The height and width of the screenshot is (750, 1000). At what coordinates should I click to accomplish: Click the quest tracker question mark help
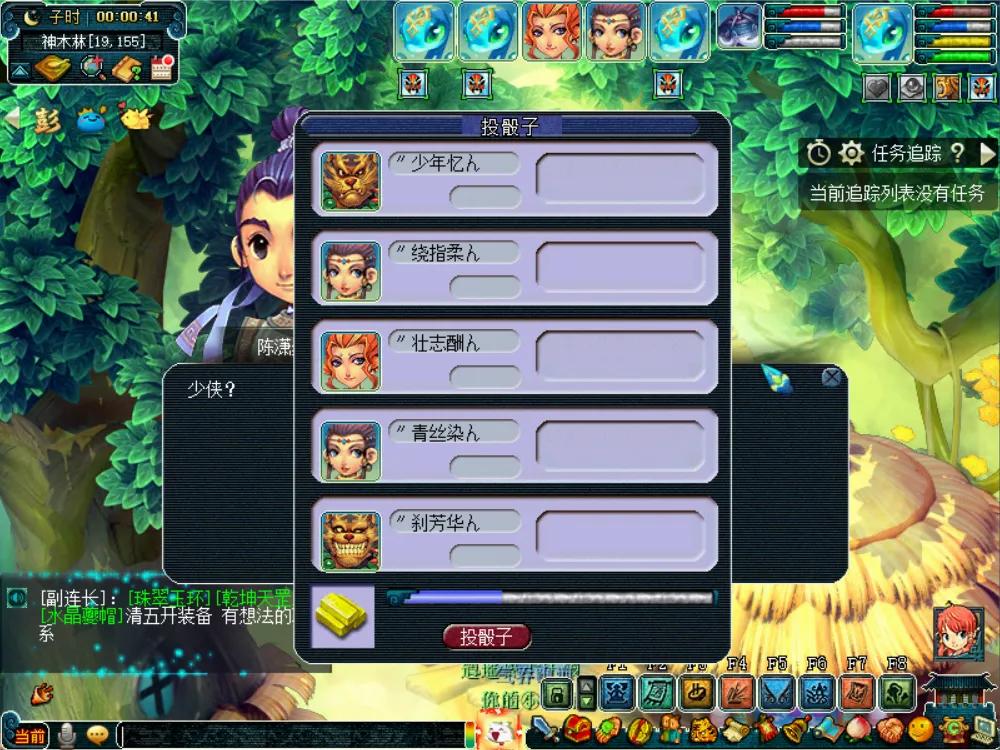958,153
